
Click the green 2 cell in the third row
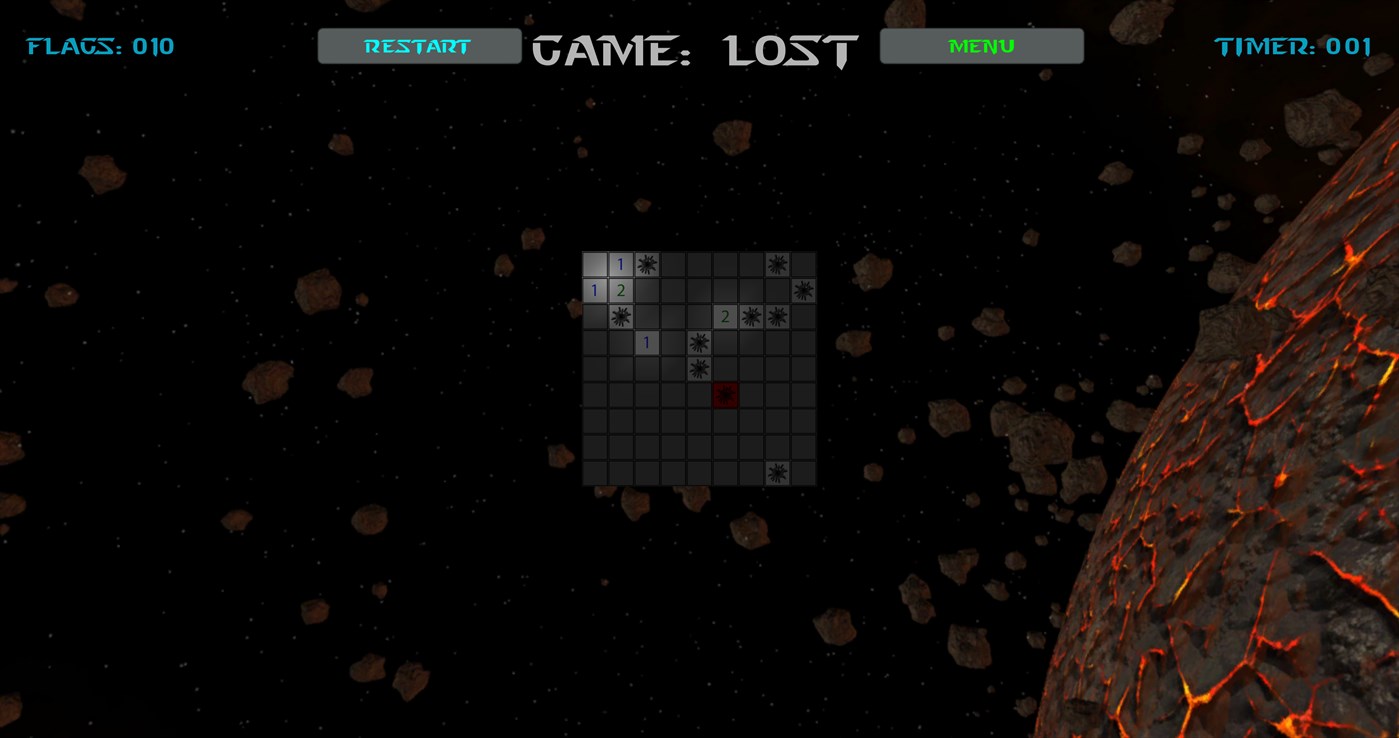[x=725, y=316]
